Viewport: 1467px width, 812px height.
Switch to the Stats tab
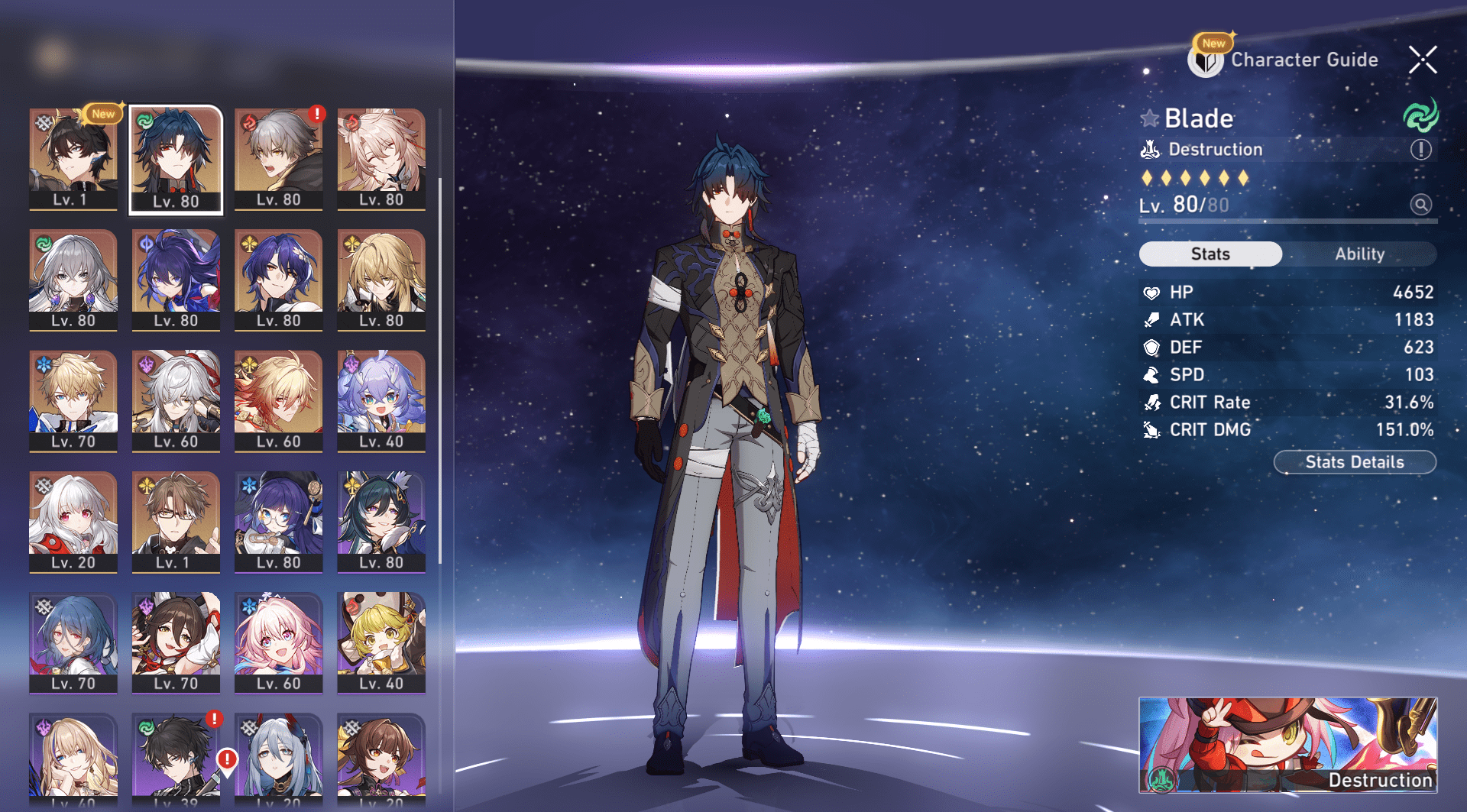(x=1210, y=254)
